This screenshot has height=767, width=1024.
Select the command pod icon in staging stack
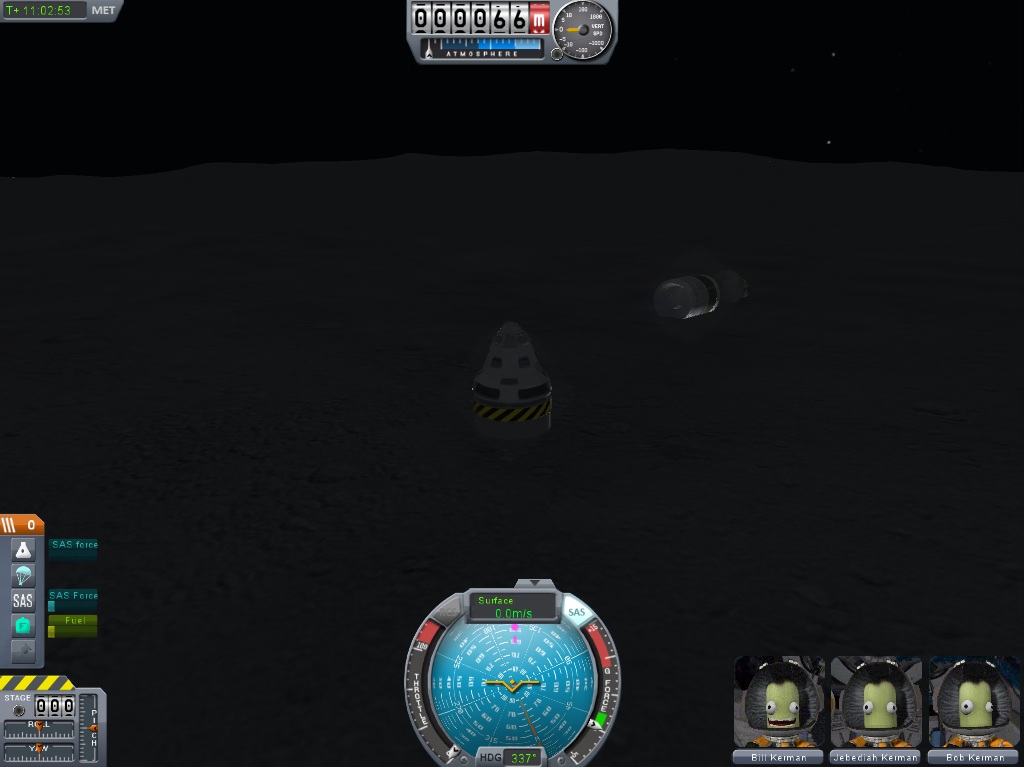tap(23, 550)
